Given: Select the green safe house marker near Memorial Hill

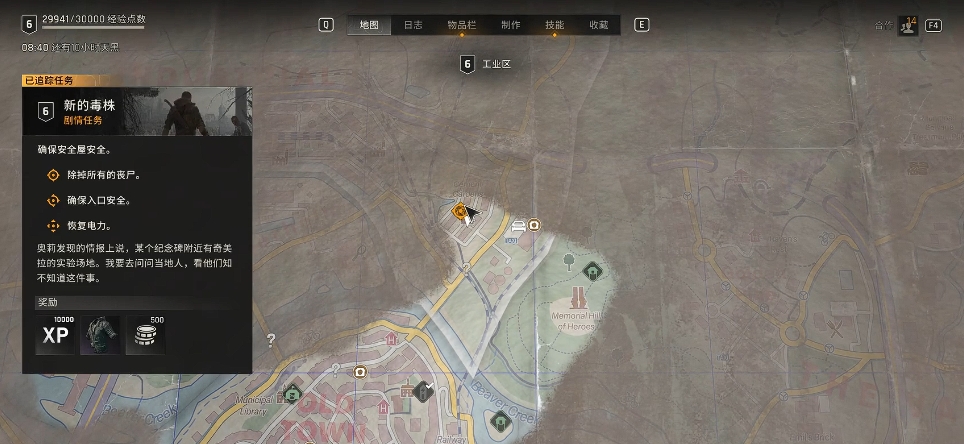Looking at the screenshot, I should pyautogui.click(x=591, y=269).
